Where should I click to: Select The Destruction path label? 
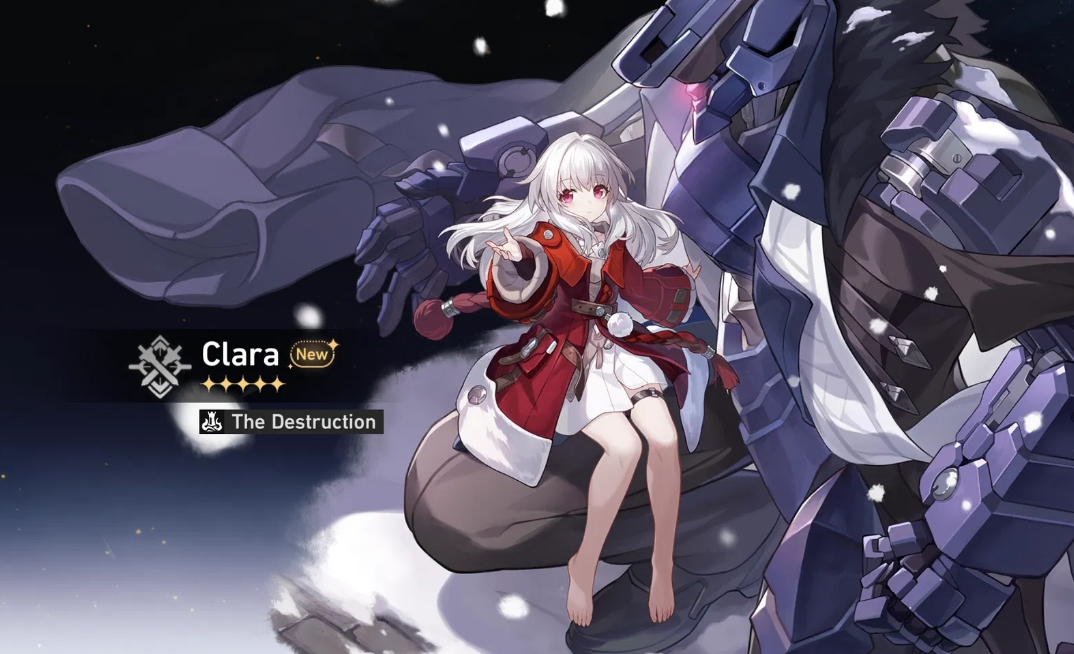302,422
